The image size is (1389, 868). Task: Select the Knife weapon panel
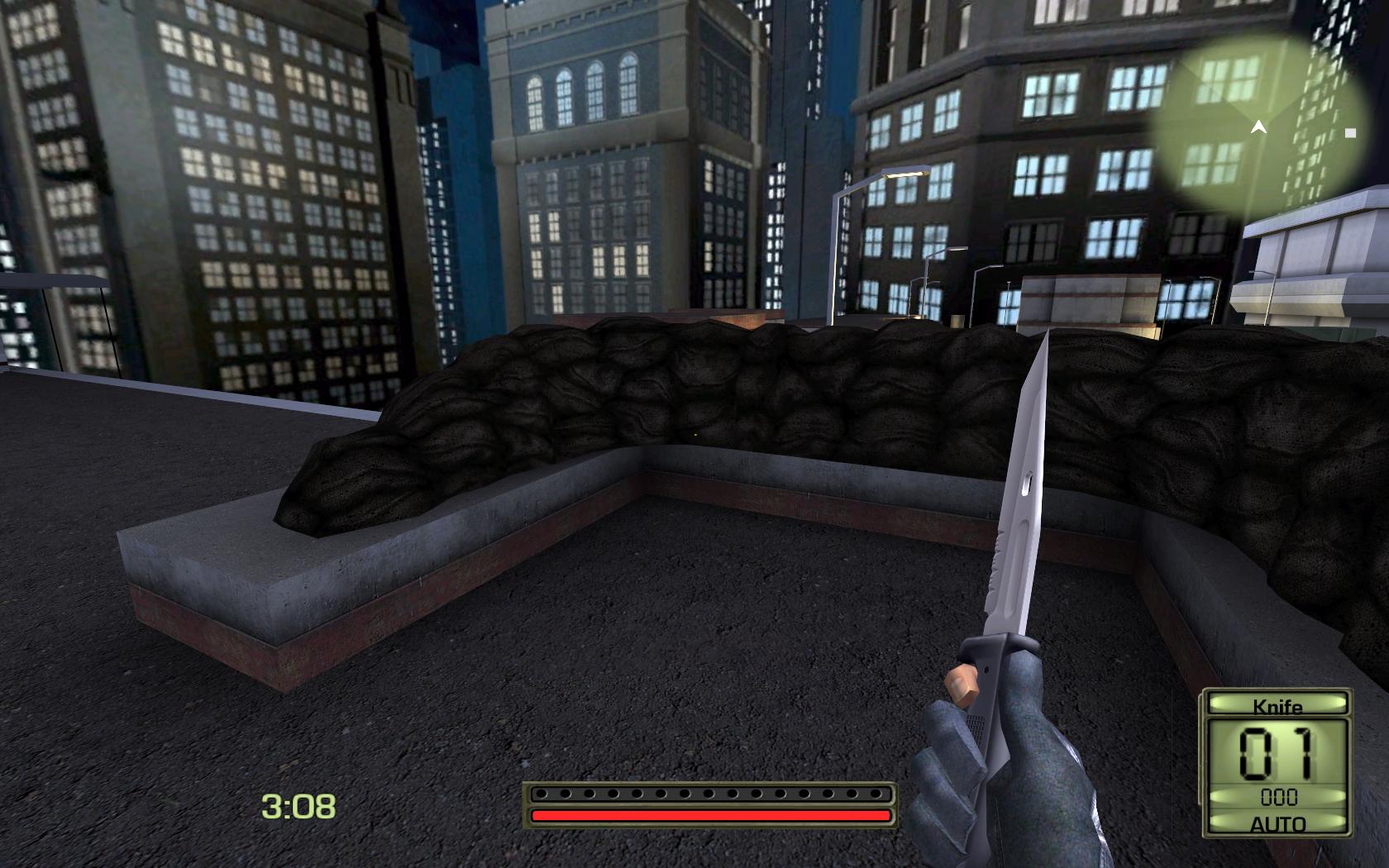point(1277,706)
